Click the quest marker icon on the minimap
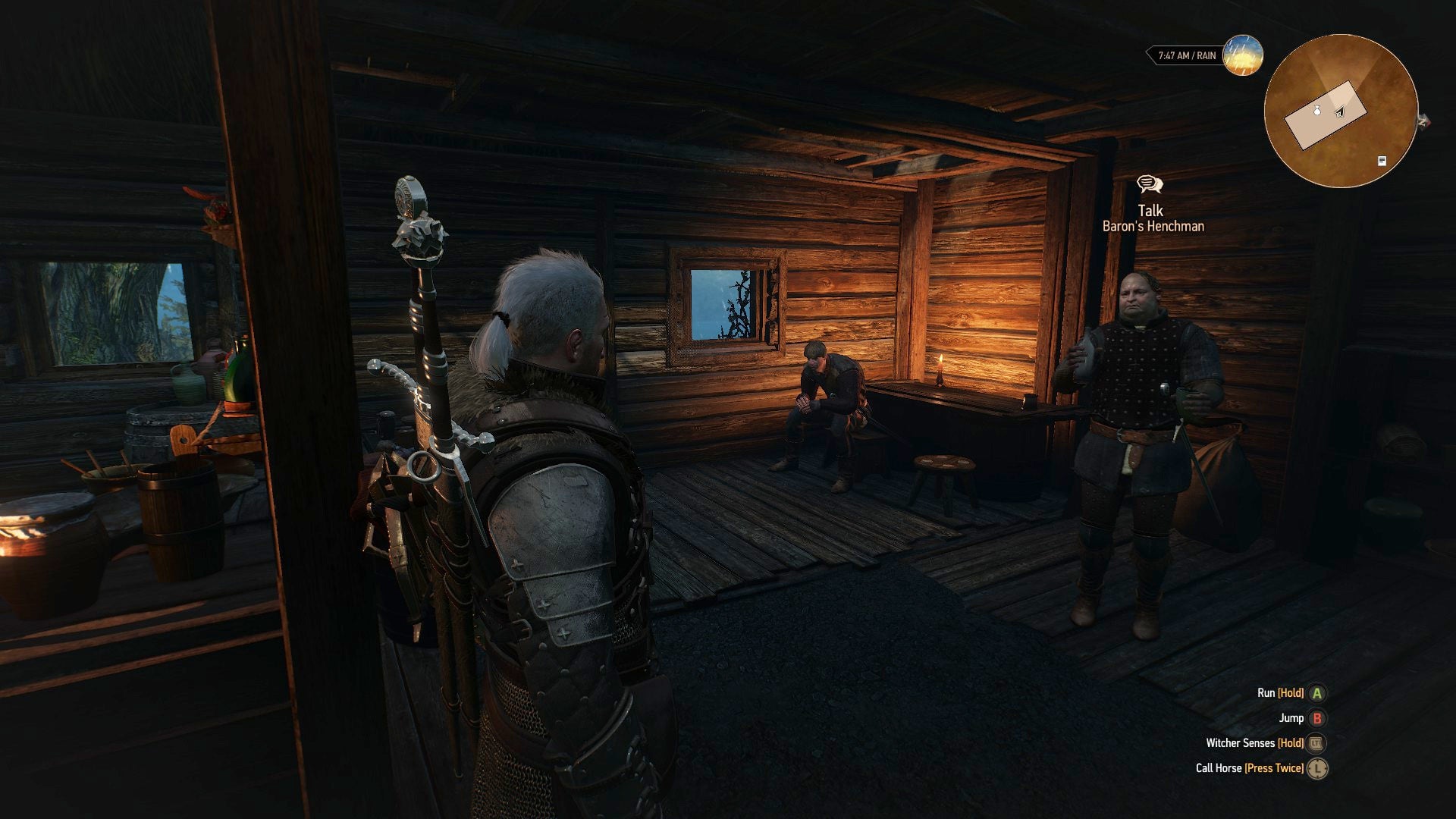 [x=1381, y=162]
